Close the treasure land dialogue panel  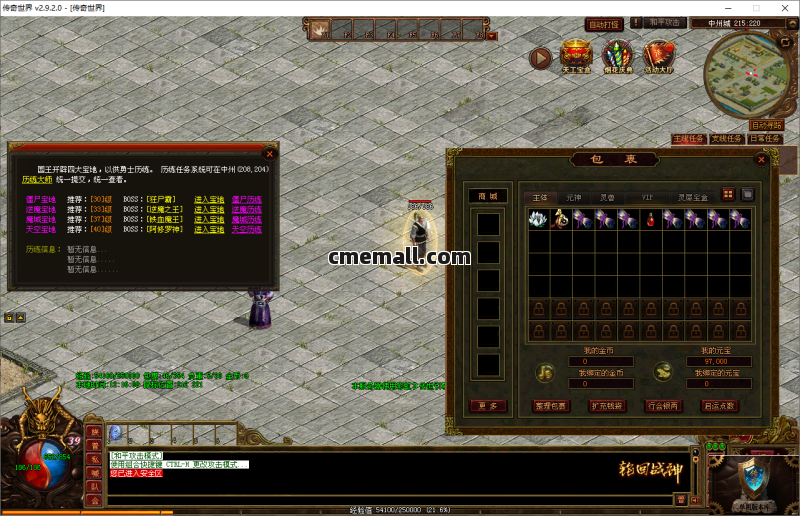click(x=269, y=154)
